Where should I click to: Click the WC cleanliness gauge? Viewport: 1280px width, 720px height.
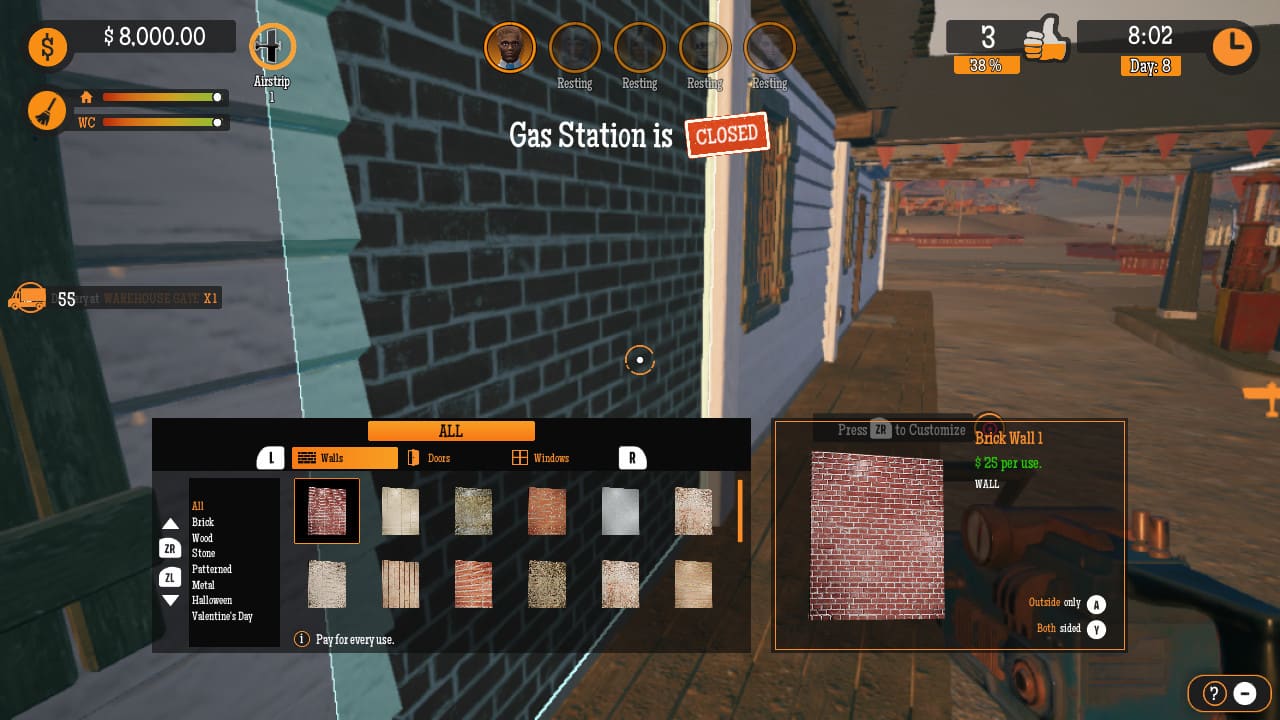click(x=150, y=124)
